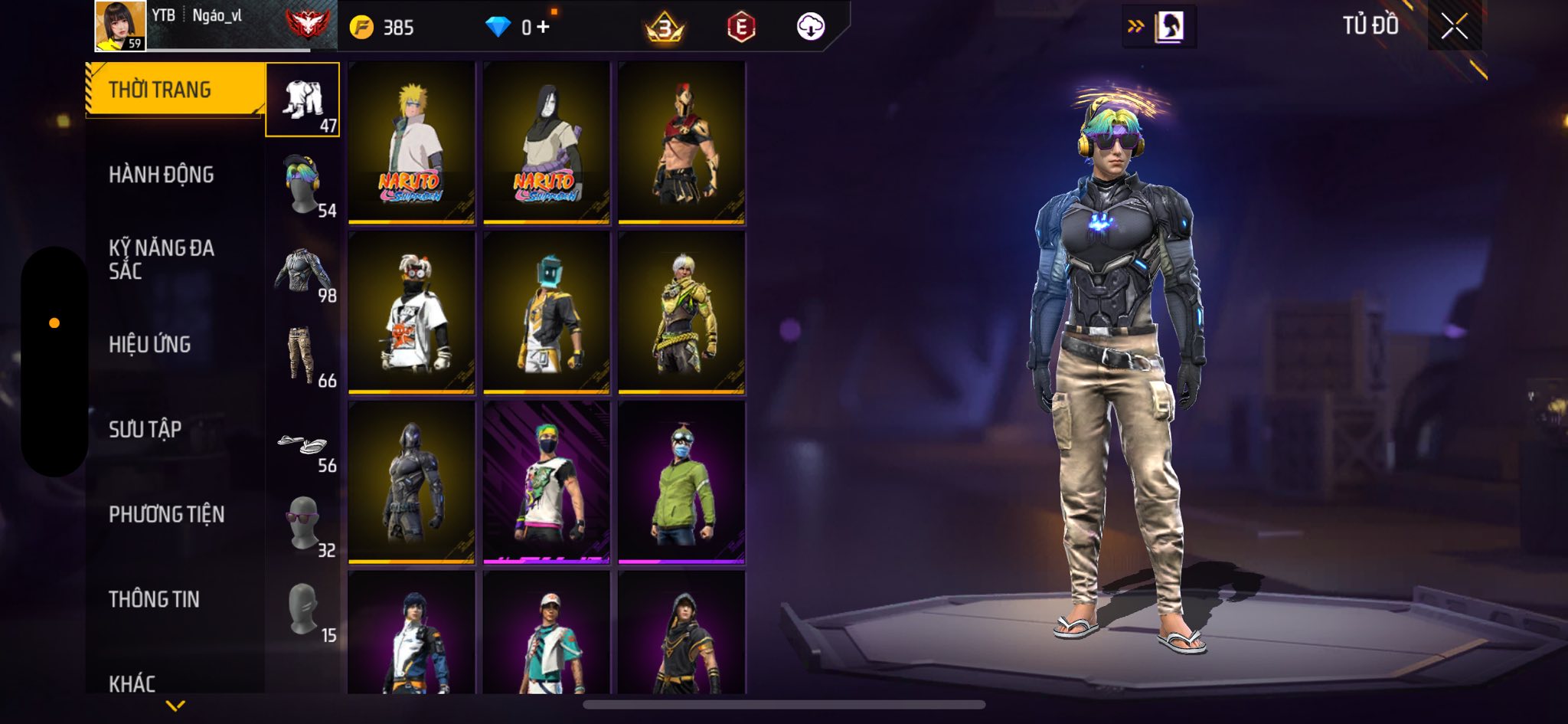Open the tops subcategory with 98 items

[x=303, y=270]
